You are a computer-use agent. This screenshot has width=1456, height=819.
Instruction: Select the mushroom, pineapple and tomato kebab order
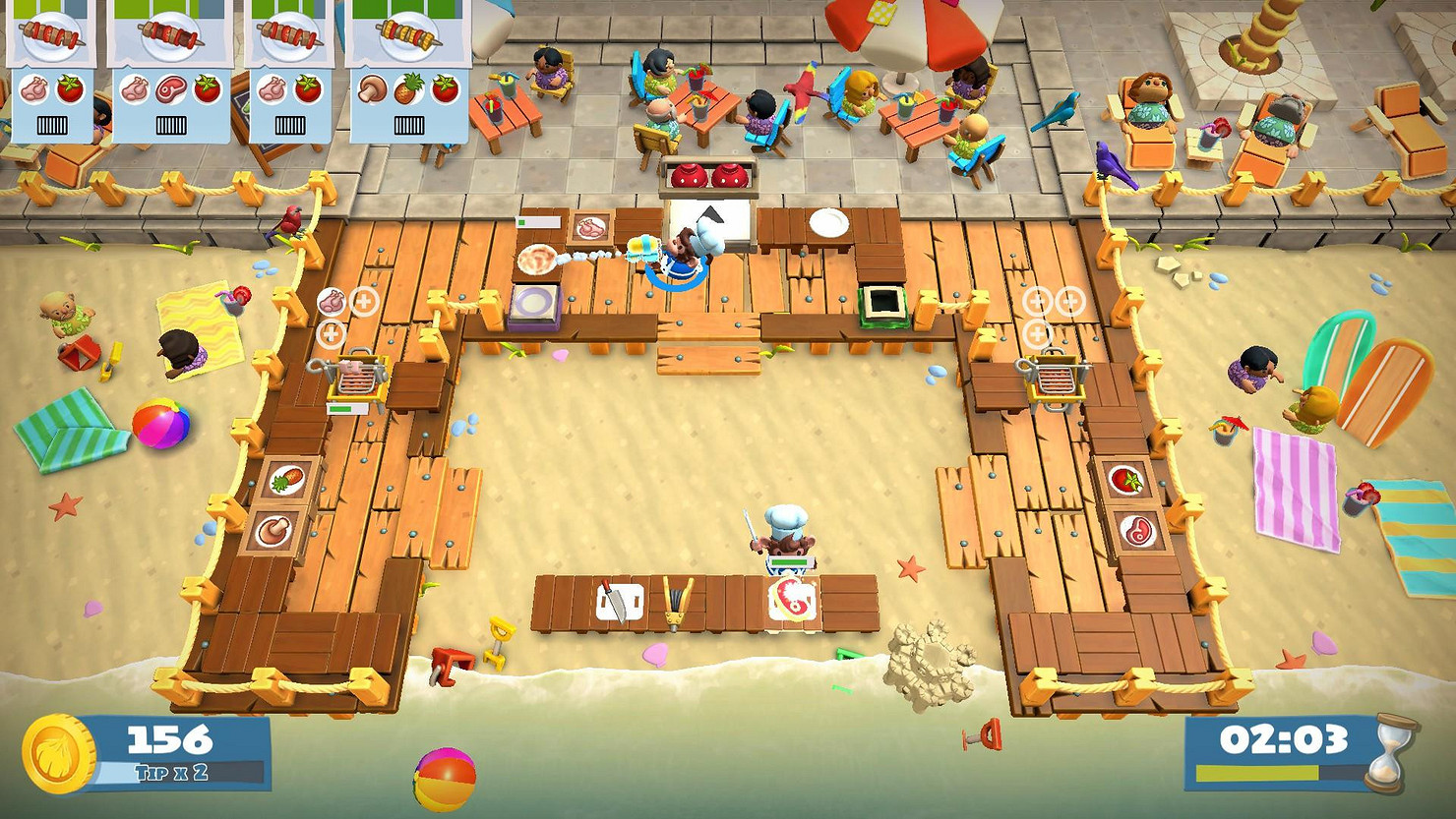click(408, 71)
